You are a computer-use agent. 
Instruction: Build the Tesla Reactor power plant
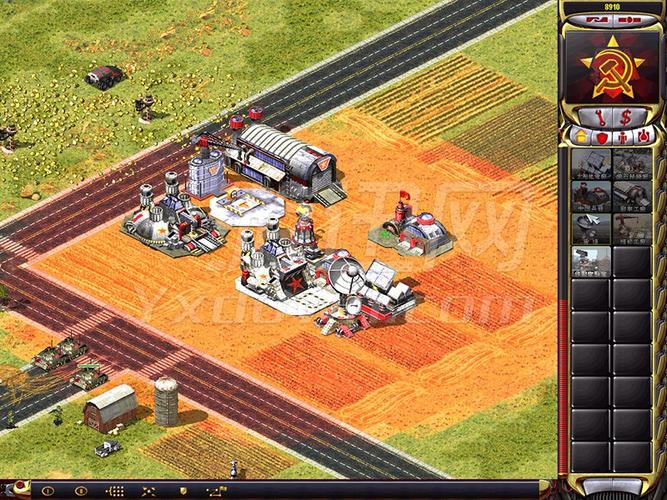click(x=590, y=164)
